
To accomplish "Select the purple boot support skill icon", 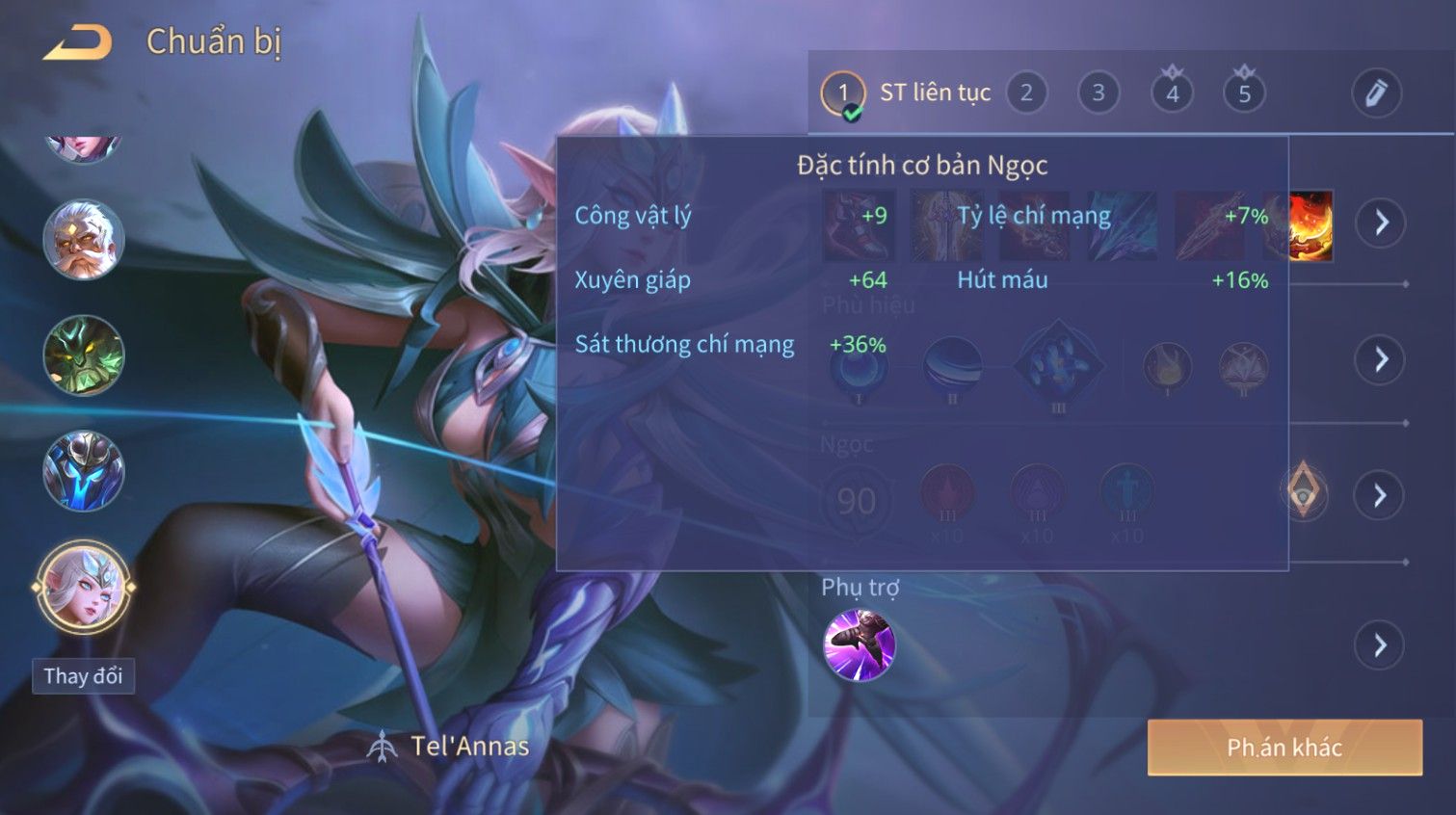I will [860, 645].
